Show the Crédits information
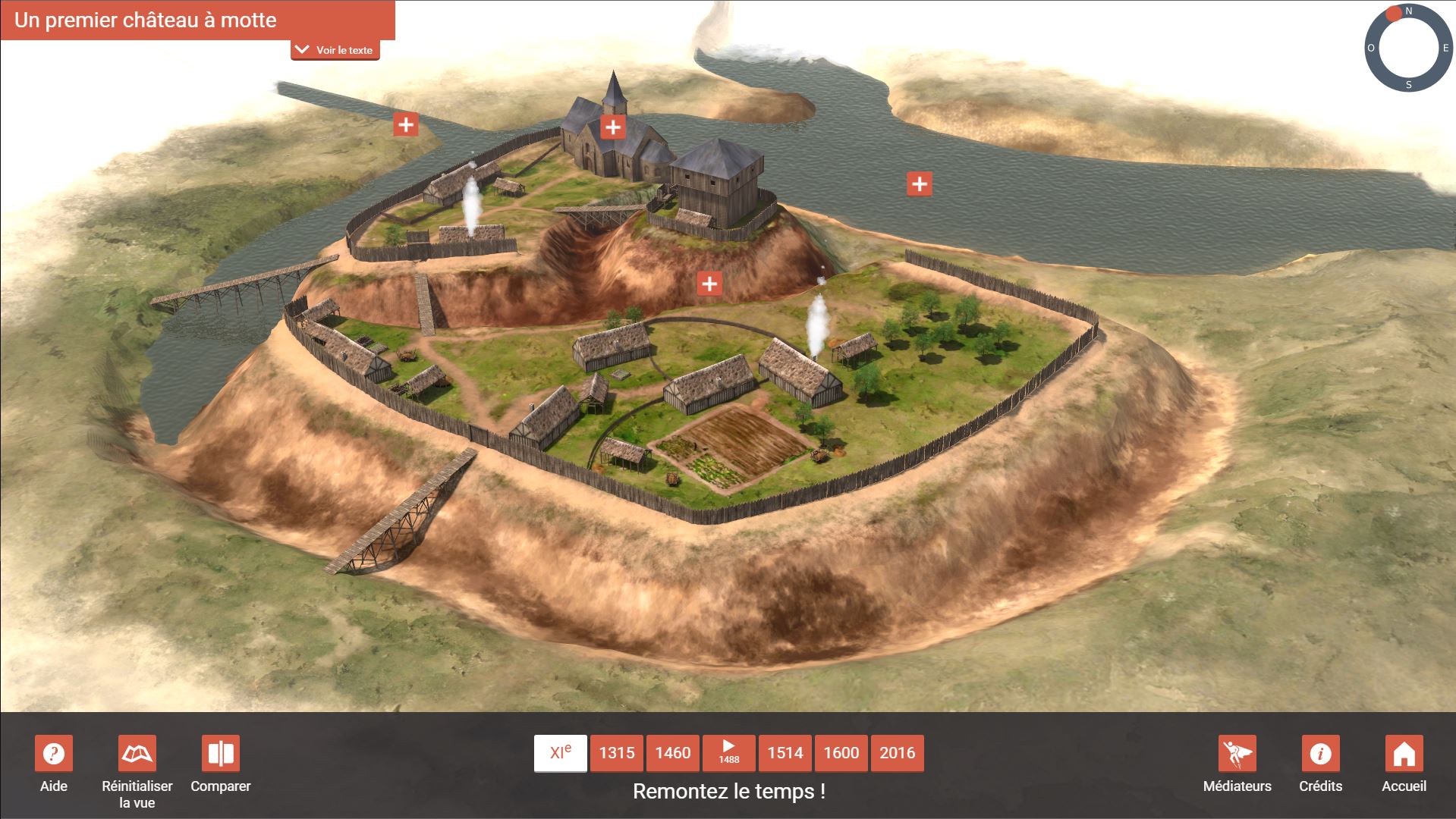The height and width of the screenshot is (819, 1456). pyautogui.click(x=1321, y=754)
